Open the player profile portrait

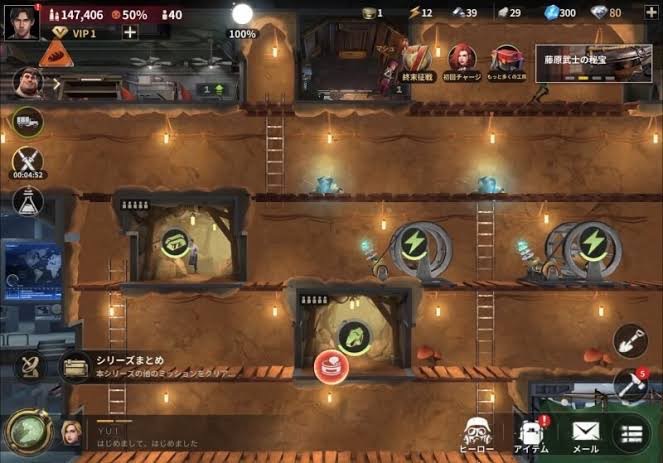coord(20,18)
